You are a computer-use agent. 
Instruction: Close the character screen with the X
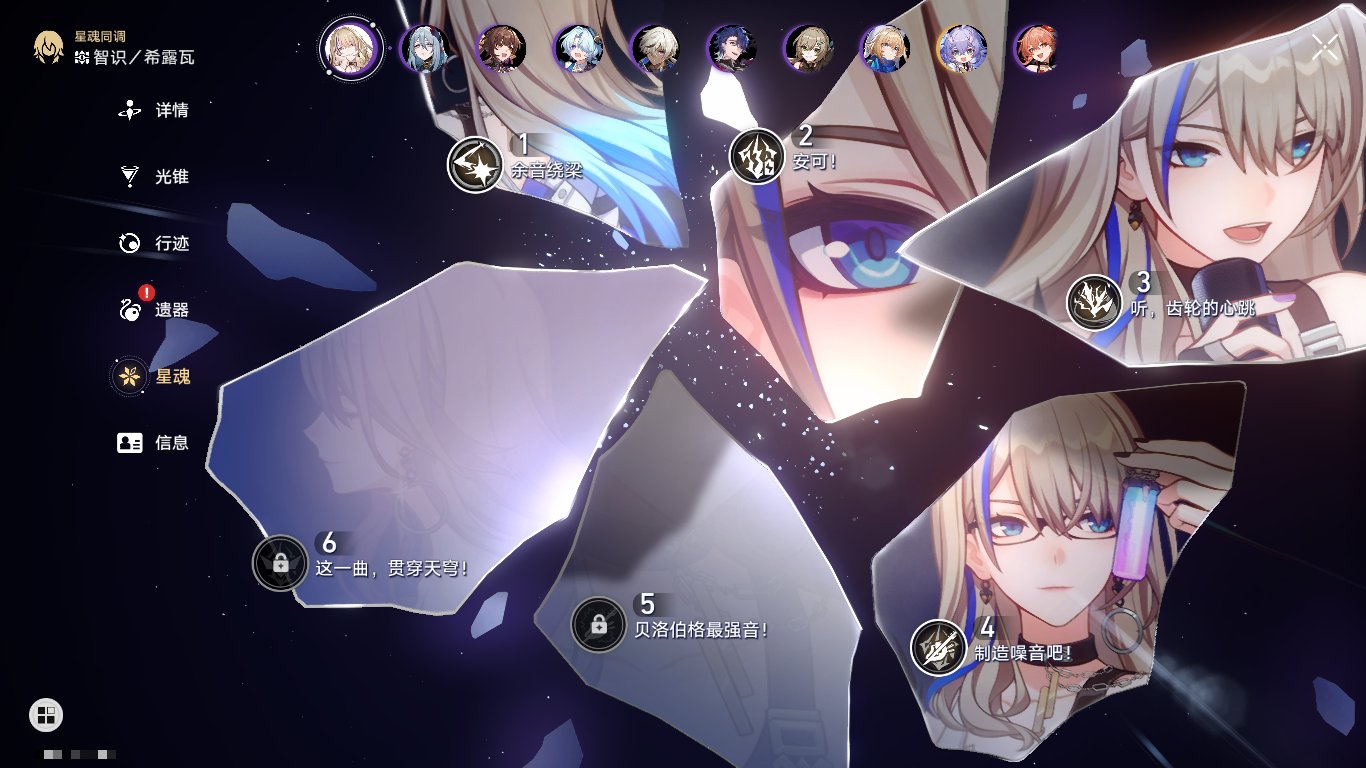click(x=1325, y=47)
